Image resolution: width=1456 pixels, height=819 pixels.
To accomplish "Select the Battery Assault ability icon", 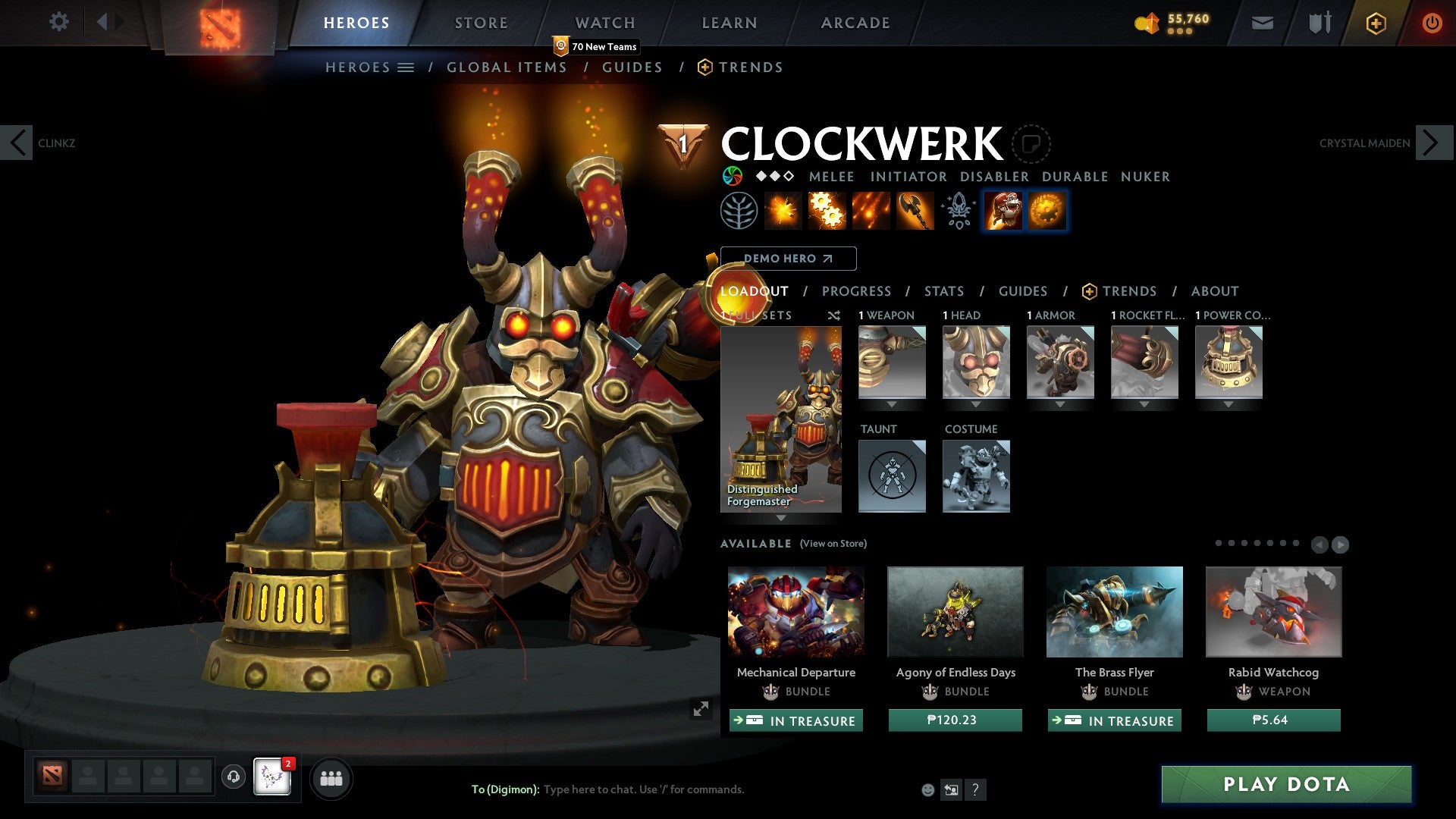I will 783,210.
